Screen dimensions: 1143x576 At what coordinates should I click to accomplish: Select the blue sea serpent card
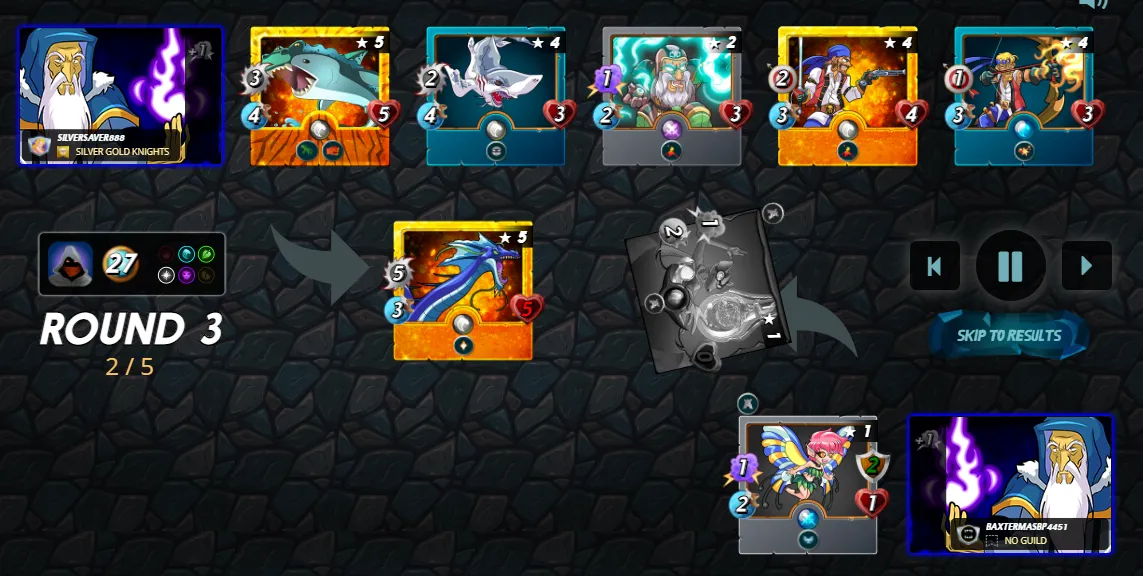point(463,290)
